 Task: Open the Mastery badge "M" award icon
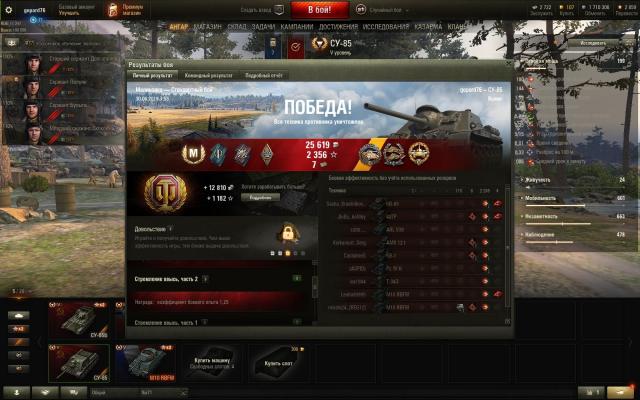click(x=193, y=151)
